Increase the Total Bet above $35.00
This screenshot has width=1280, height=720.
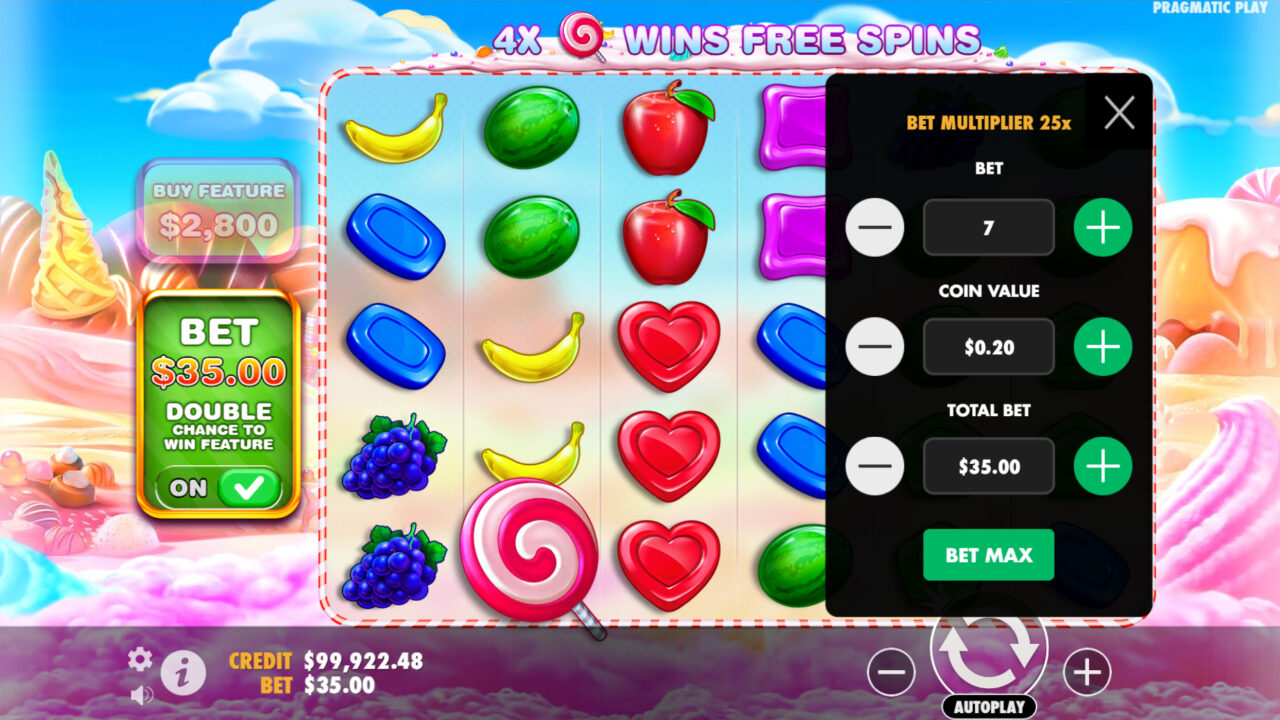(1102, 465)
